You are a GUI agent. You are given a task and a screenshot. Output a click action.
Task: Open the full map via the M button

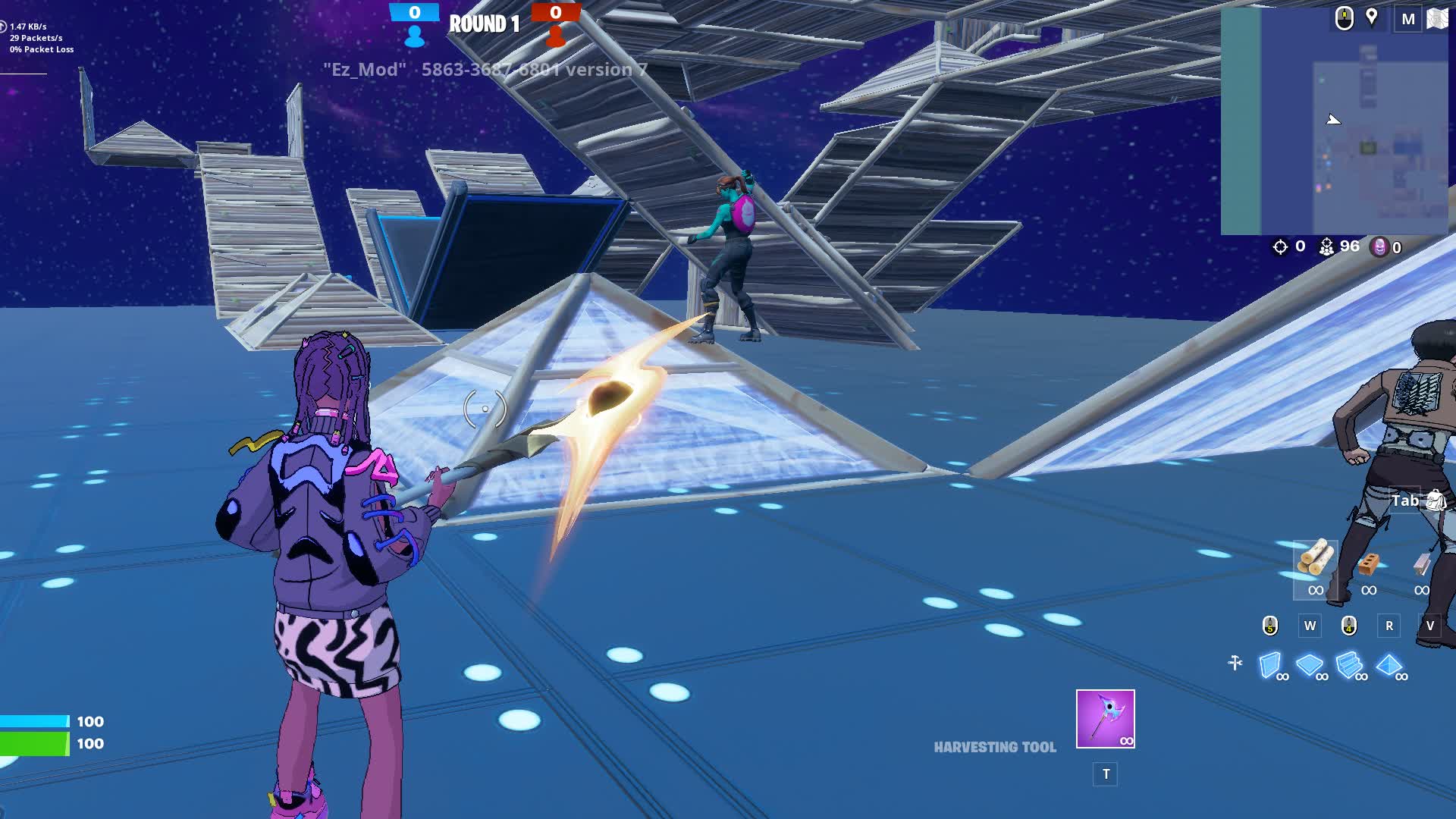pos(1408,17)
